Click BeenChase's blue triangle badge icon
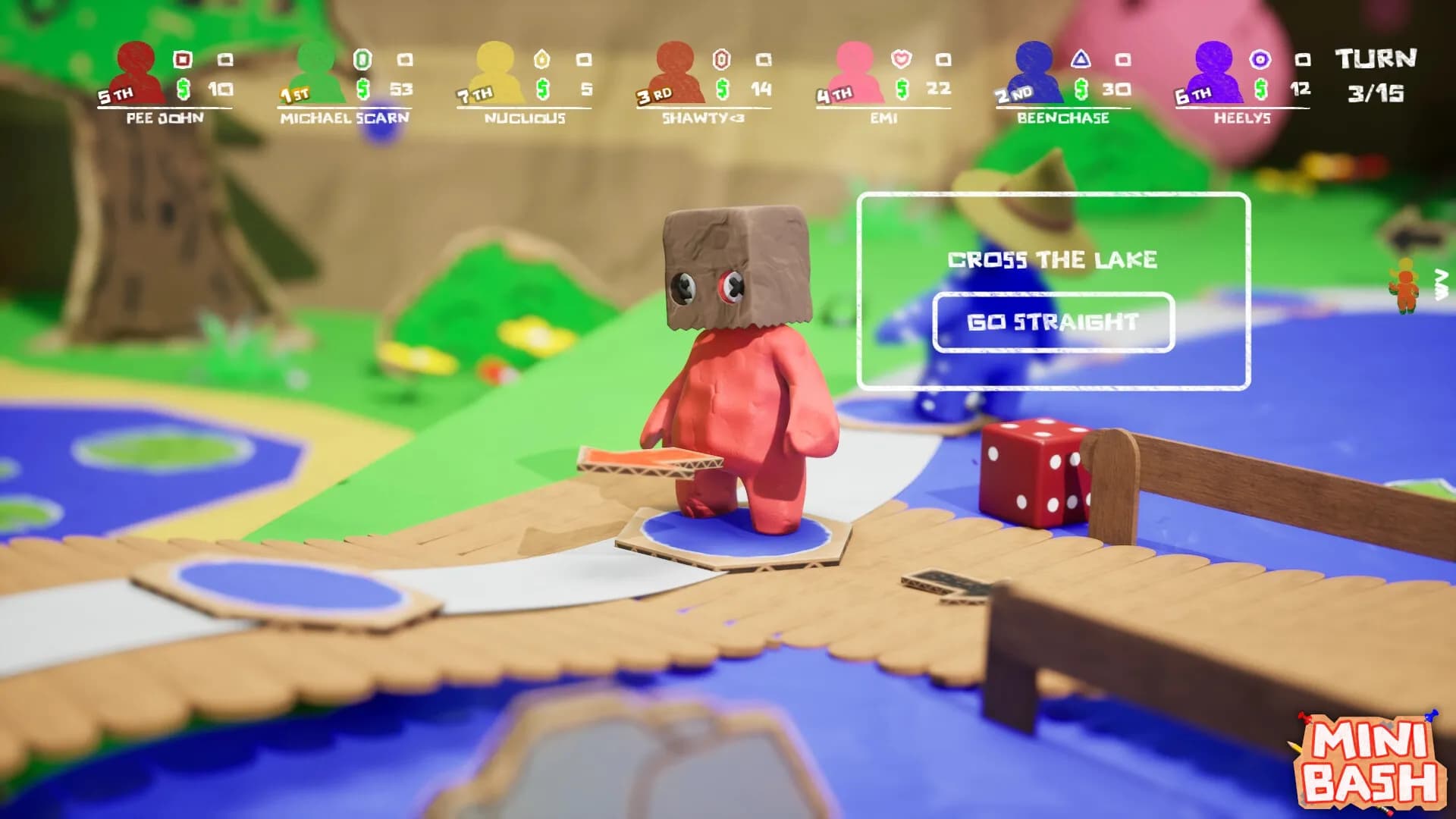1456x819 pixels. 1081,58
